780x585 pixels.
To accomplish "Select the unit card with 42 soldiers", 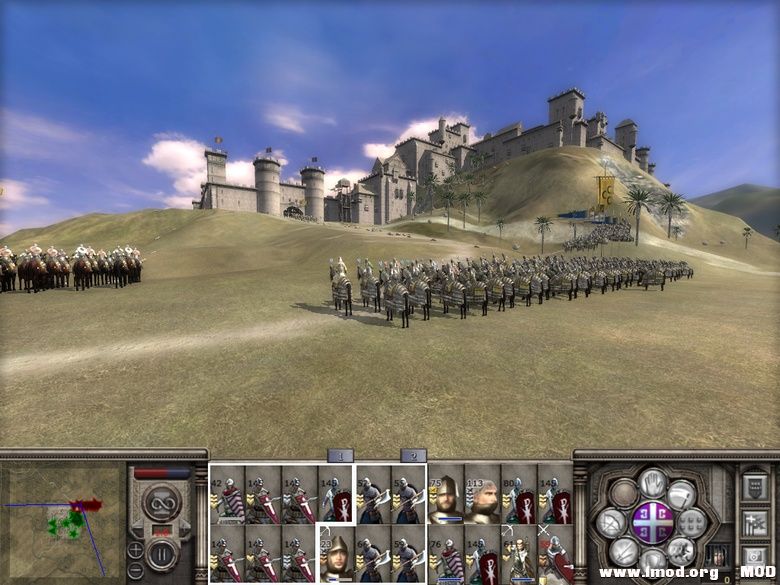I will [228, 494].
